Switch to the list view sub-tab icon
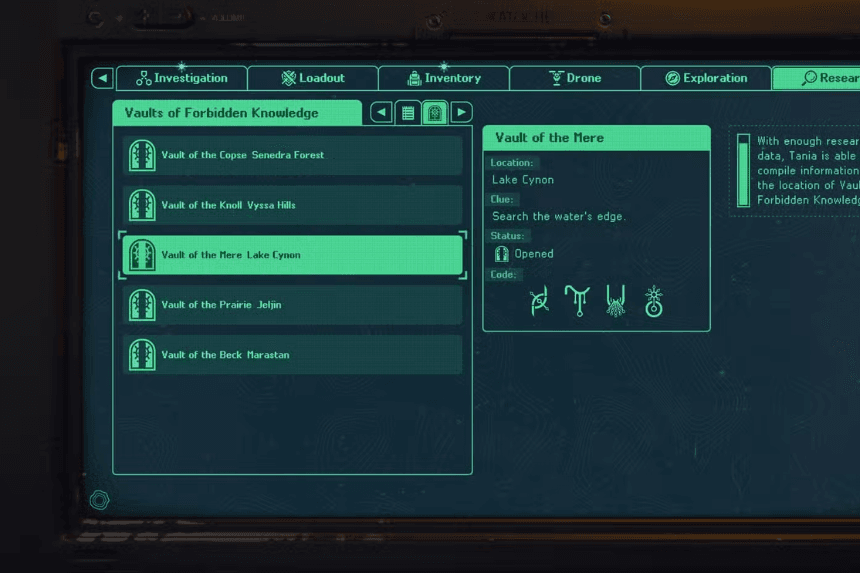860x573 pixels. pyautogui.click(x=408, y=113)
